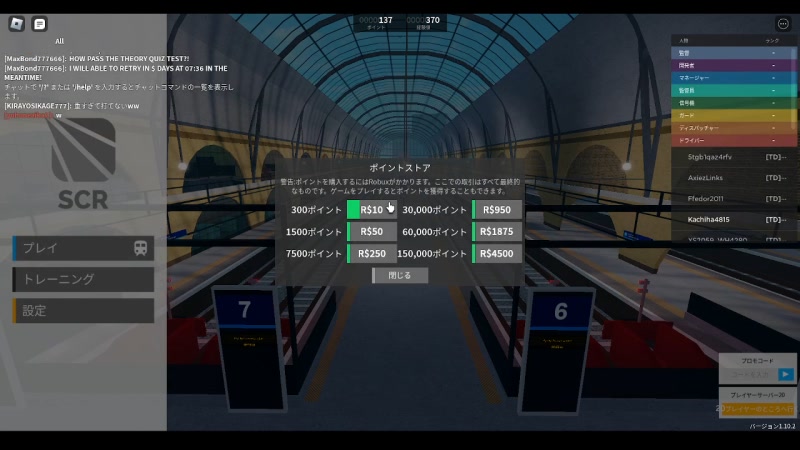Purchase 30,000 points for R$950
800x450 pixels.
pyautogui.click(x=497, y=210)
